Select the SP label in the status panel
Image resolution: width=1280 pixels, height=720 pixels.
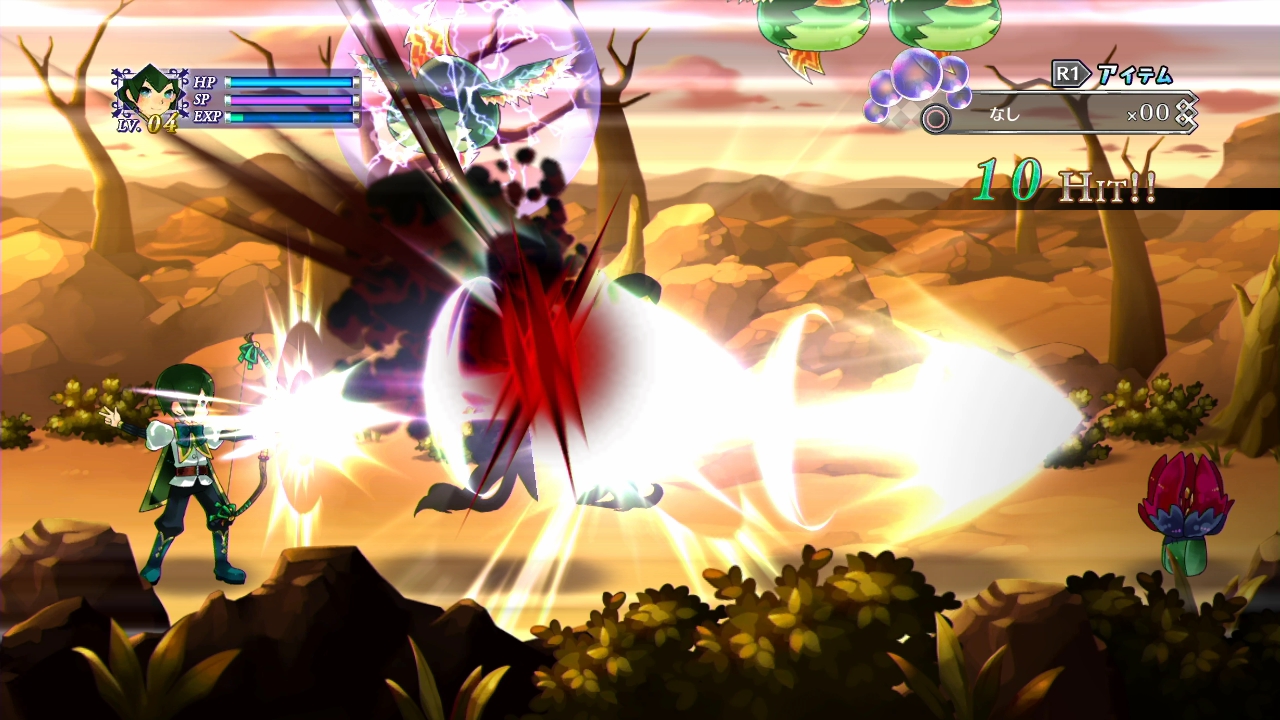(x=203, y=100)
